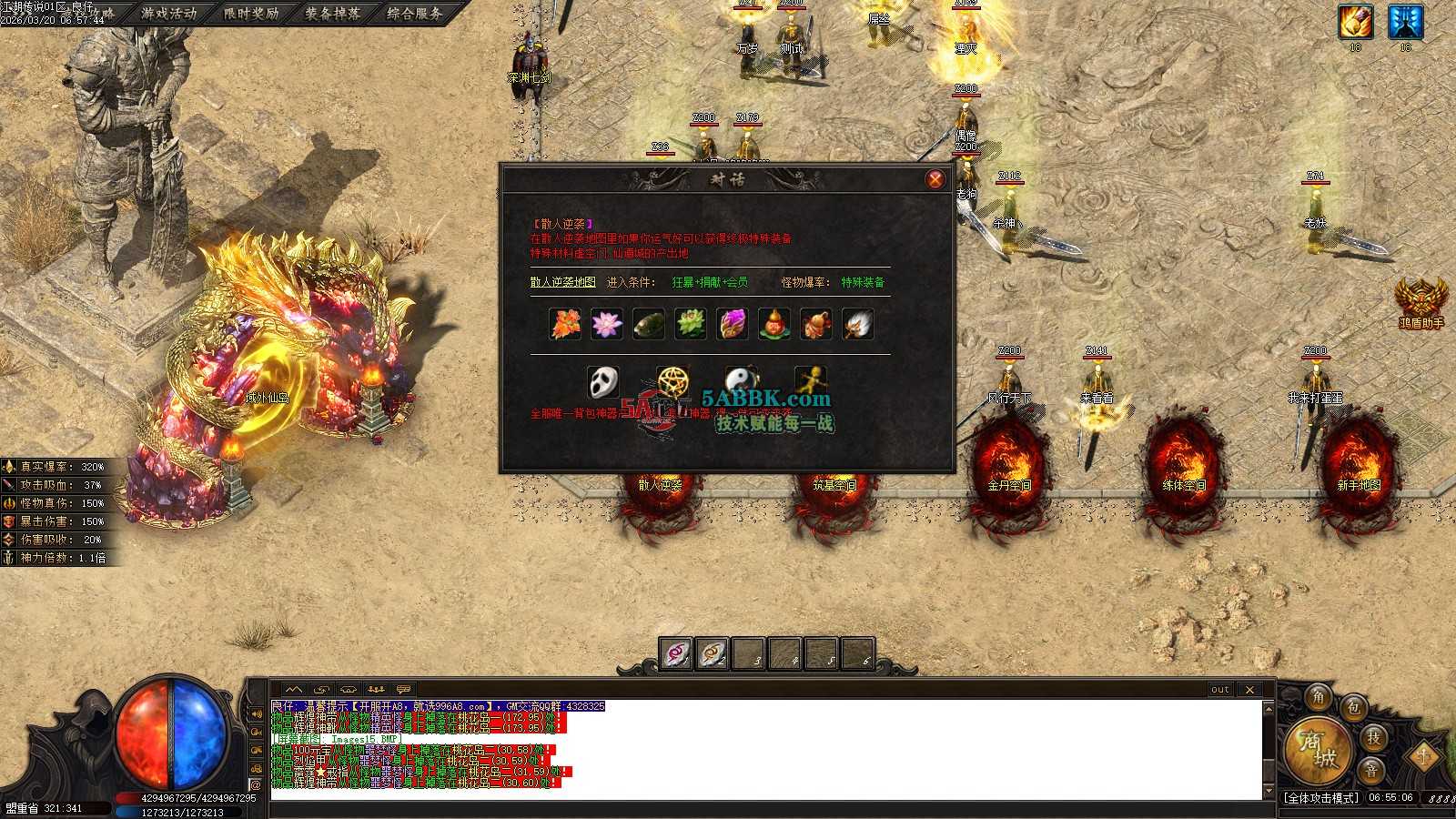The width and height of the screenshot is (1456, 819).
Task: Select the orange flower item icon
Action: pos(565,324)
